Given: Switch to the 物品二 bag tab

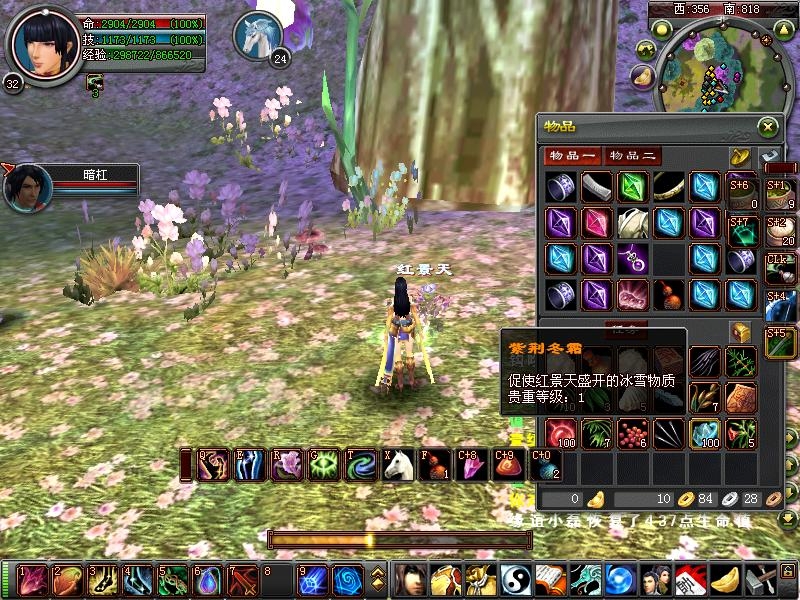Looking at the screenshot, I should click(635, 156).
